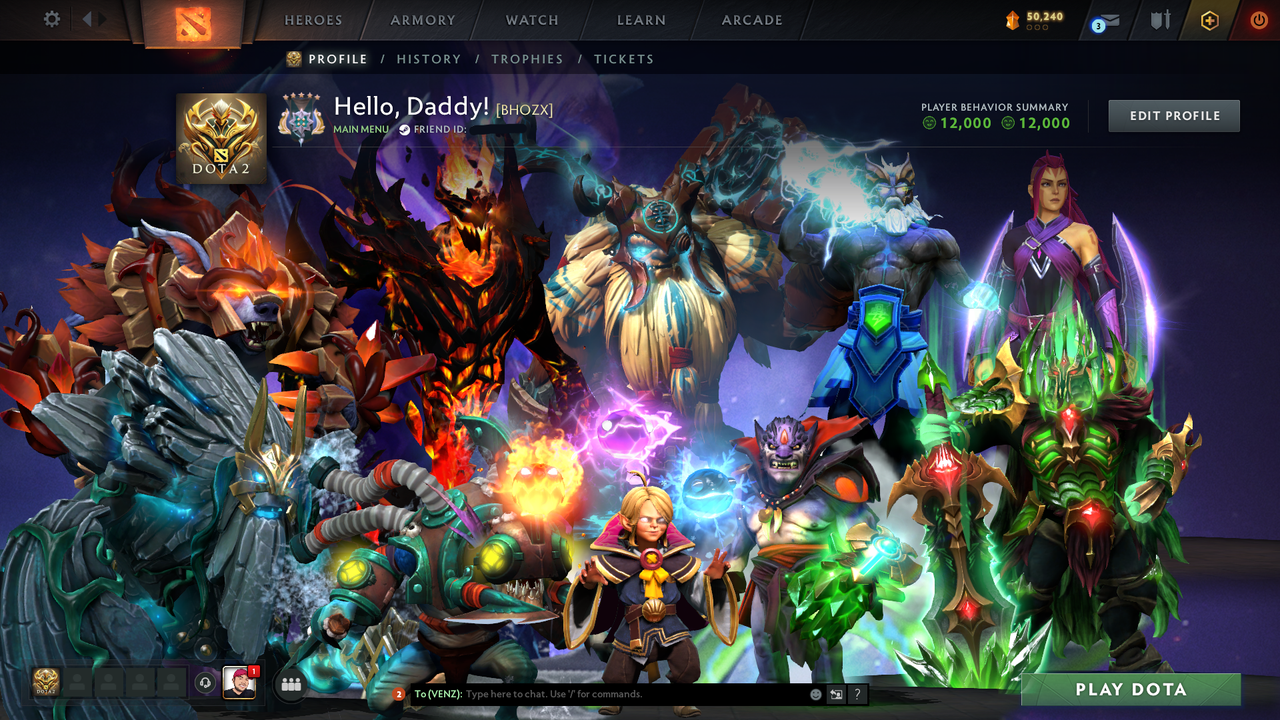This screenshot has height=720, width=1280.
Task: Click the EDIT PROFILE button
Action: (1173, 115)
